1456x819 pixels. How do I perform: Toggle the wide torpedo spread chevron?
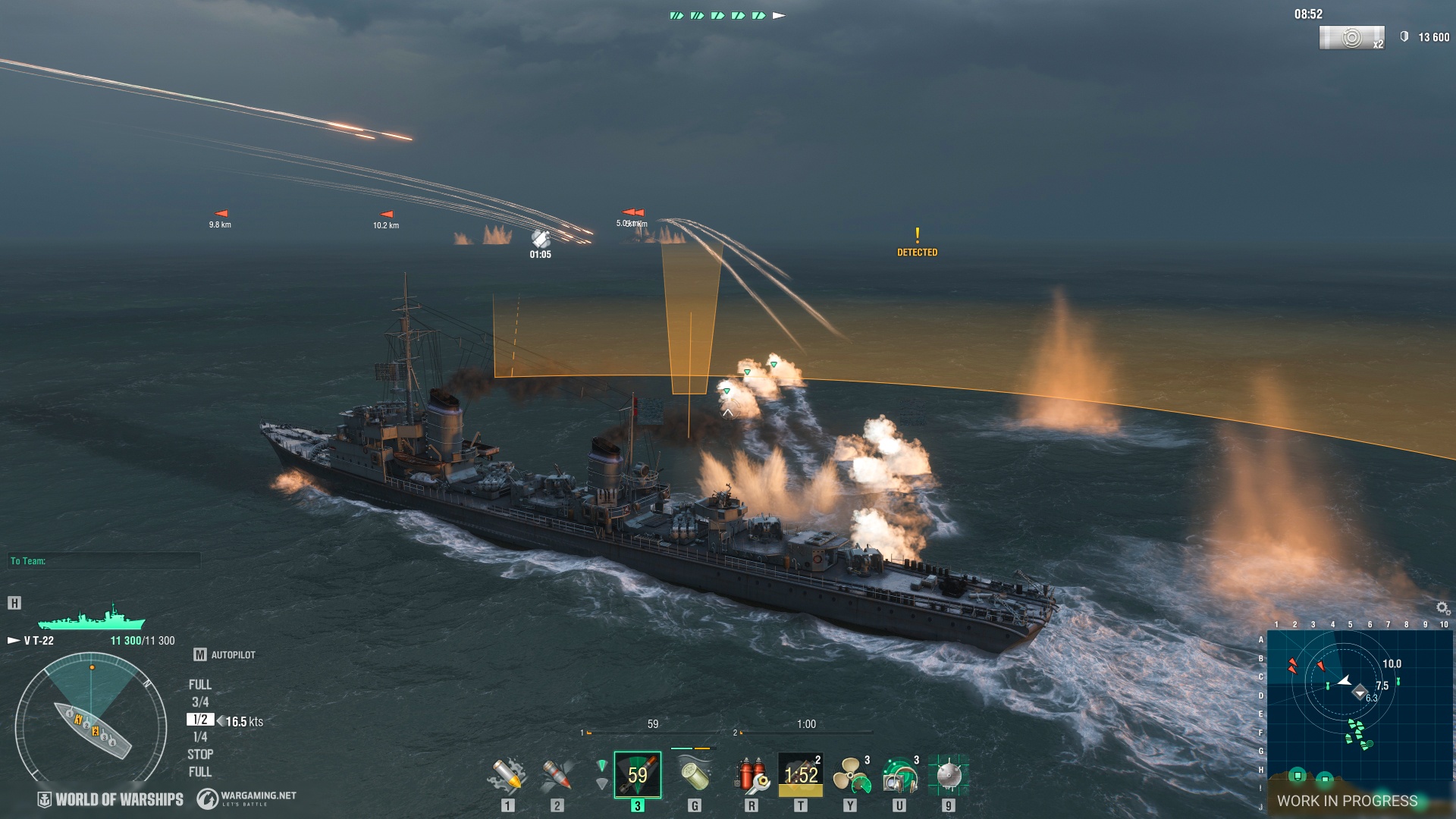click(x=601, y=783)
